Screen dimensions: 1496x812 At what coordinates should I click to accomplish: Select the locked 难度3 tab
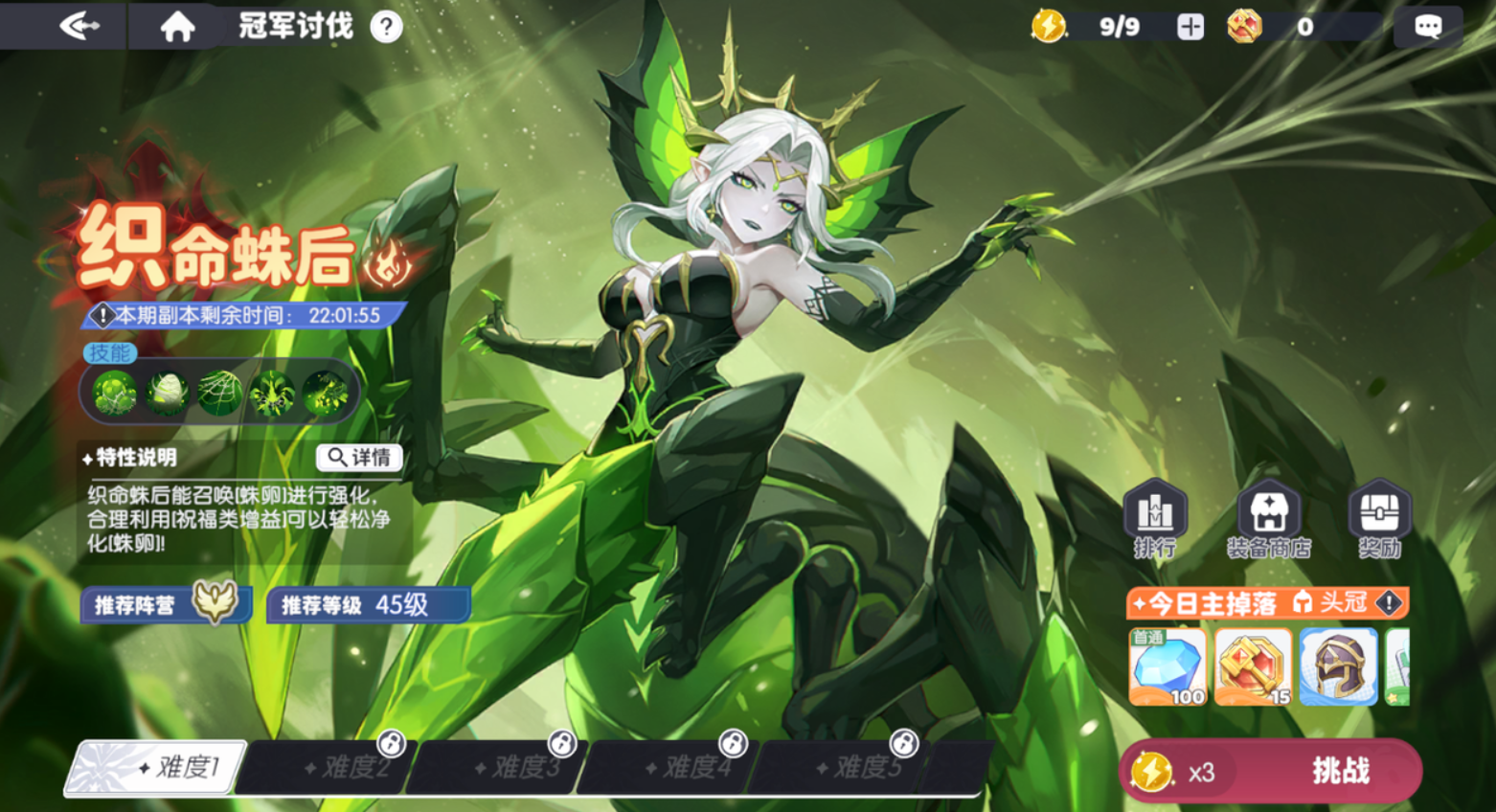coord(501,767)
